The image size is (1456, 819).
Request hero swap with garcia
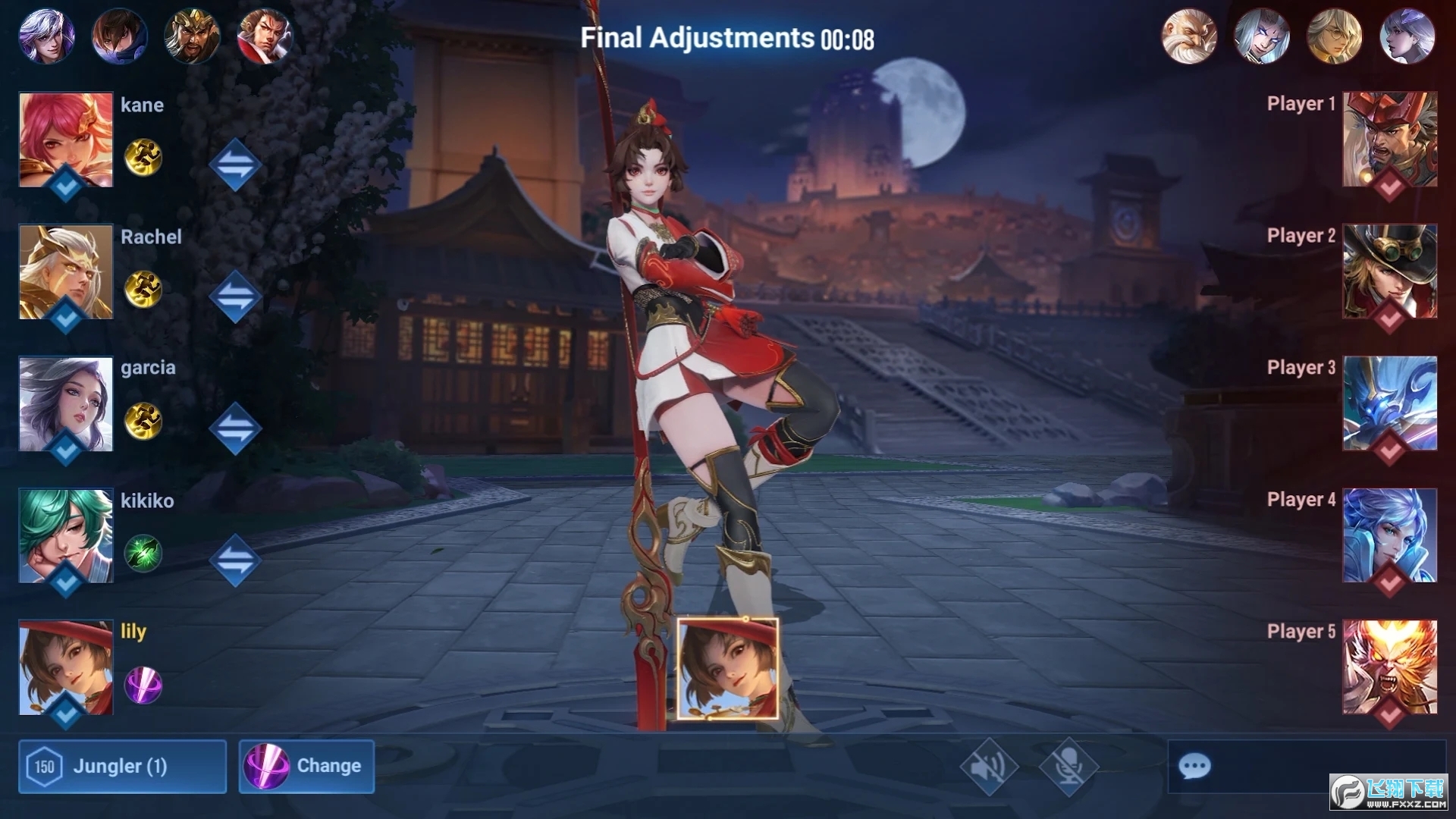(x=235, y=428)
